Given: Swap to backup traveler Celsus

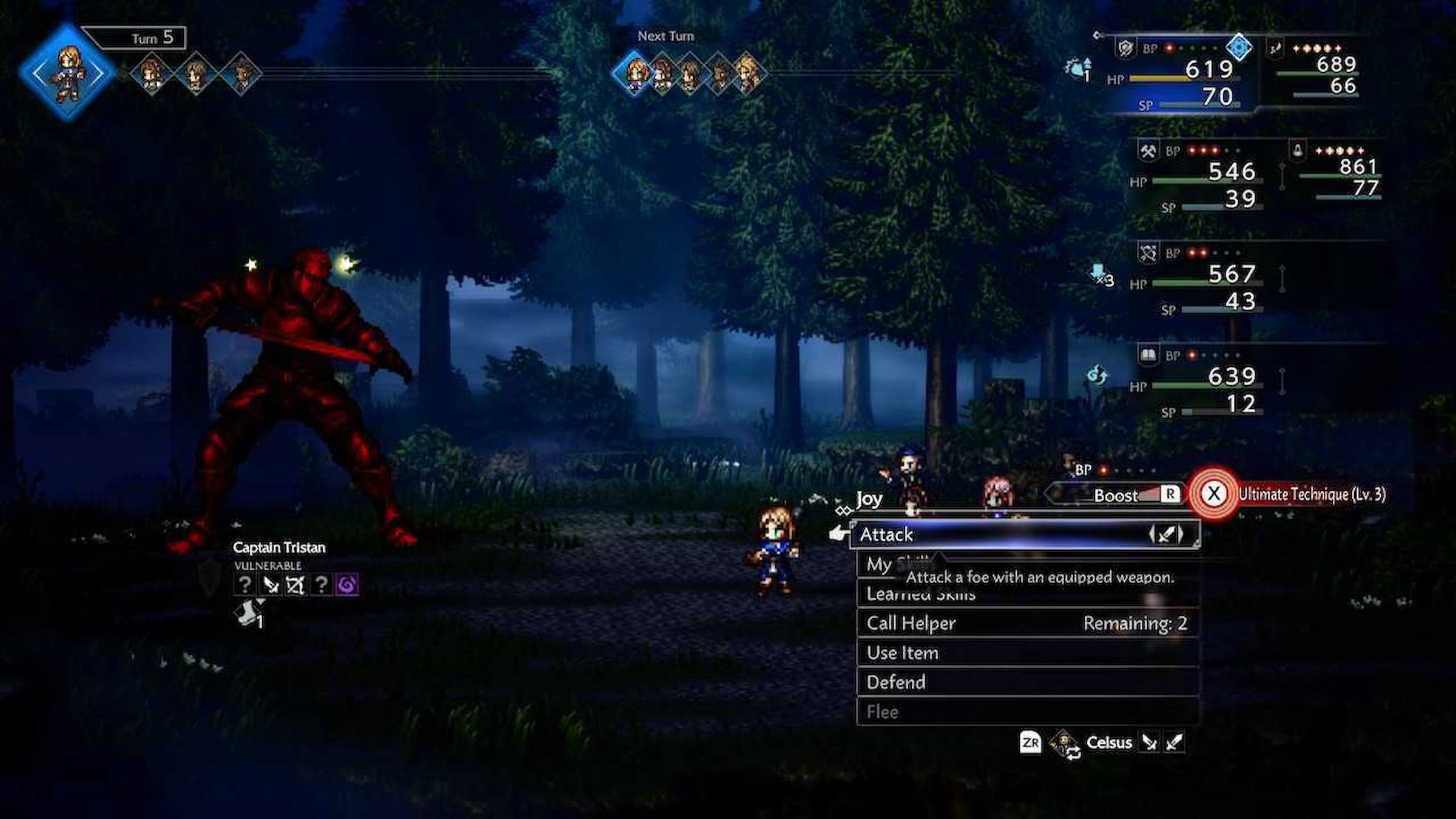Looking at the screenshot, I should [1108, 743].
